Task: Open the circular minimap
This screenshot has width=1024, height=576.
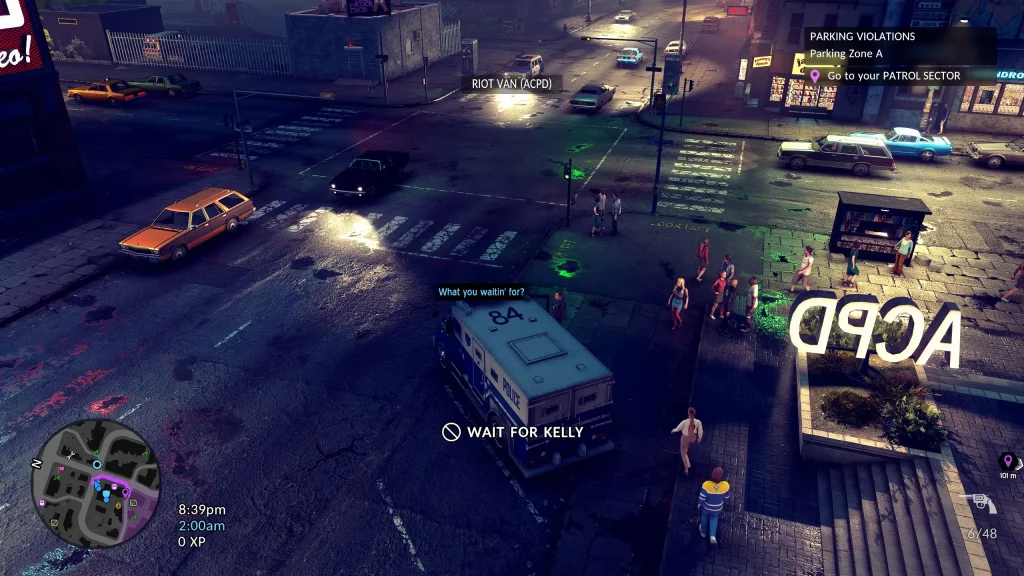Action: pos(96,483)
